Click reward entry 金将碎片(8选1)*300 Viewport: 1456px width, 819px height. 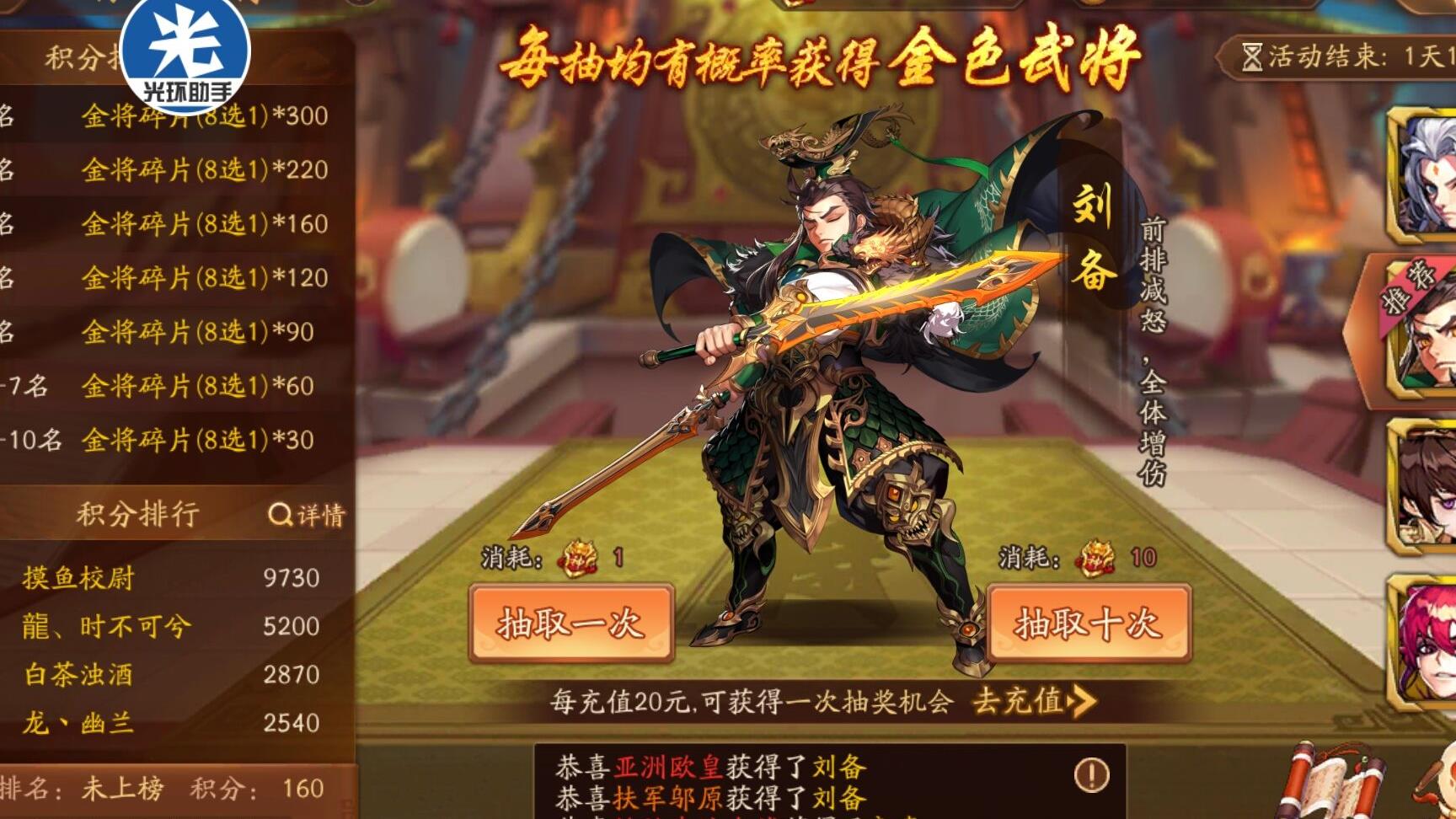click(x=202, y=117)
